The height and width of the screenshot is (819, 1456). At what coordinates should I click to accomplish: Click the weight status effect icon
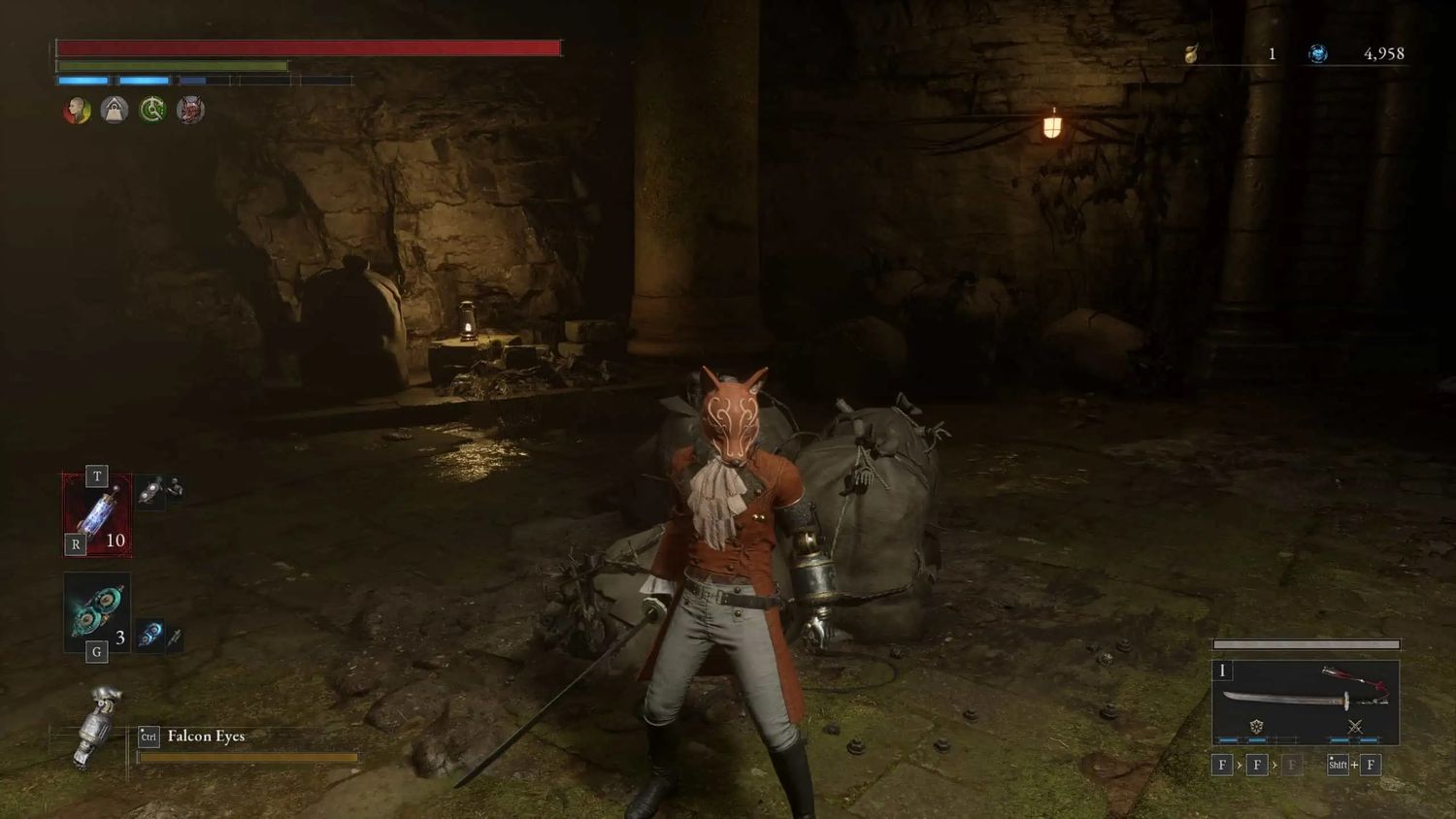115,110
